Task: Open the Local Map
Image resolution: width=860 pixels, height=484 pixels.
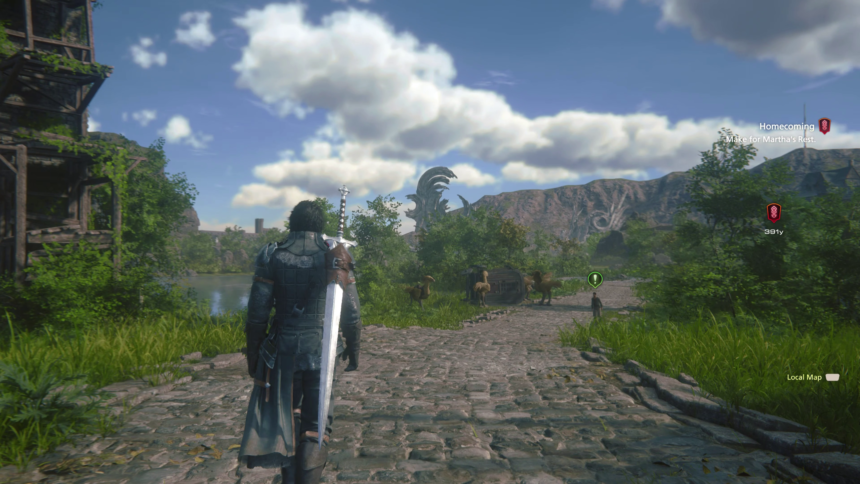Action: pos(805,377)
